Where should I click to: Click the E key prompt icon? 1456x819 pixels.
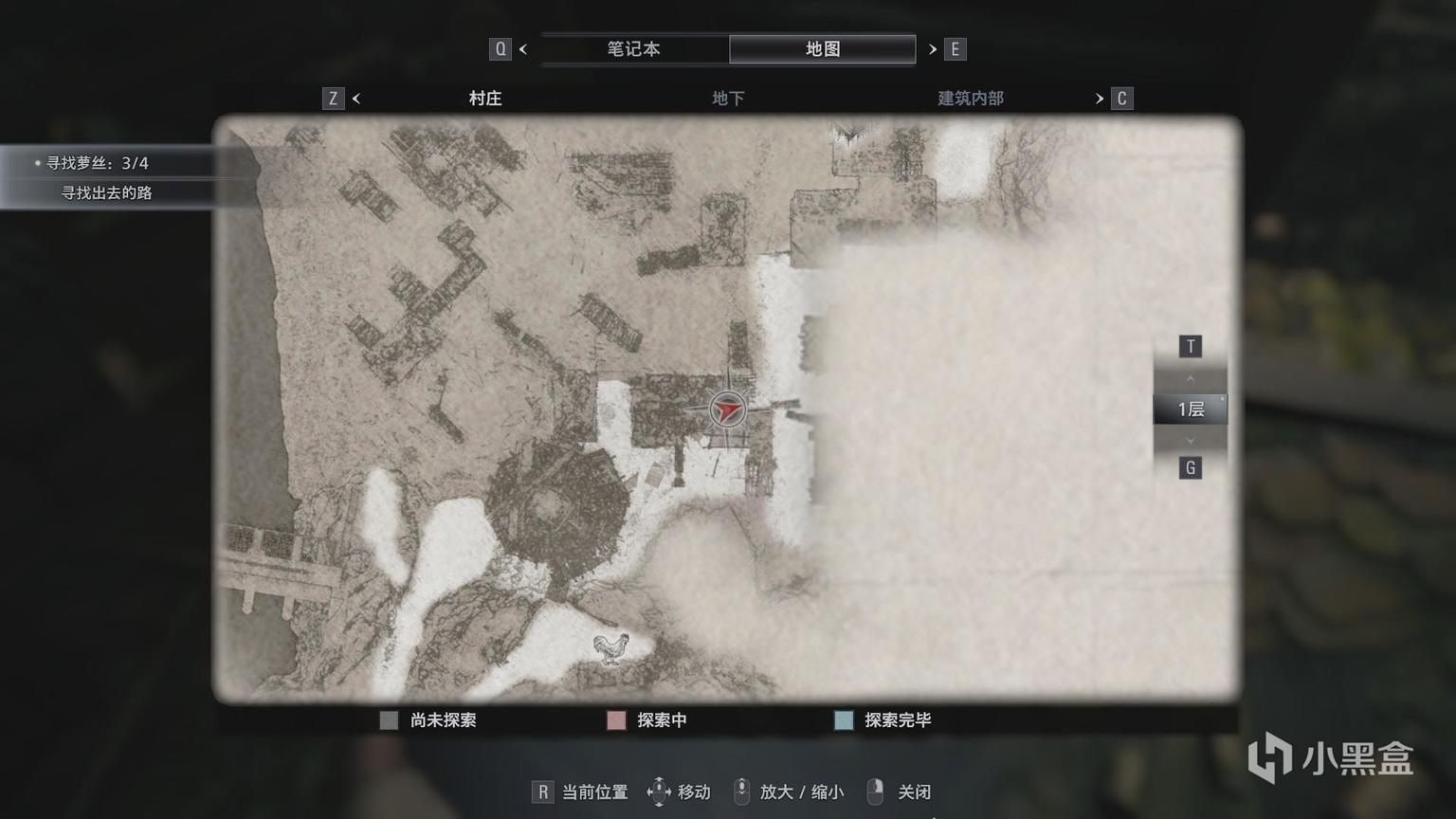click(955, 48)
